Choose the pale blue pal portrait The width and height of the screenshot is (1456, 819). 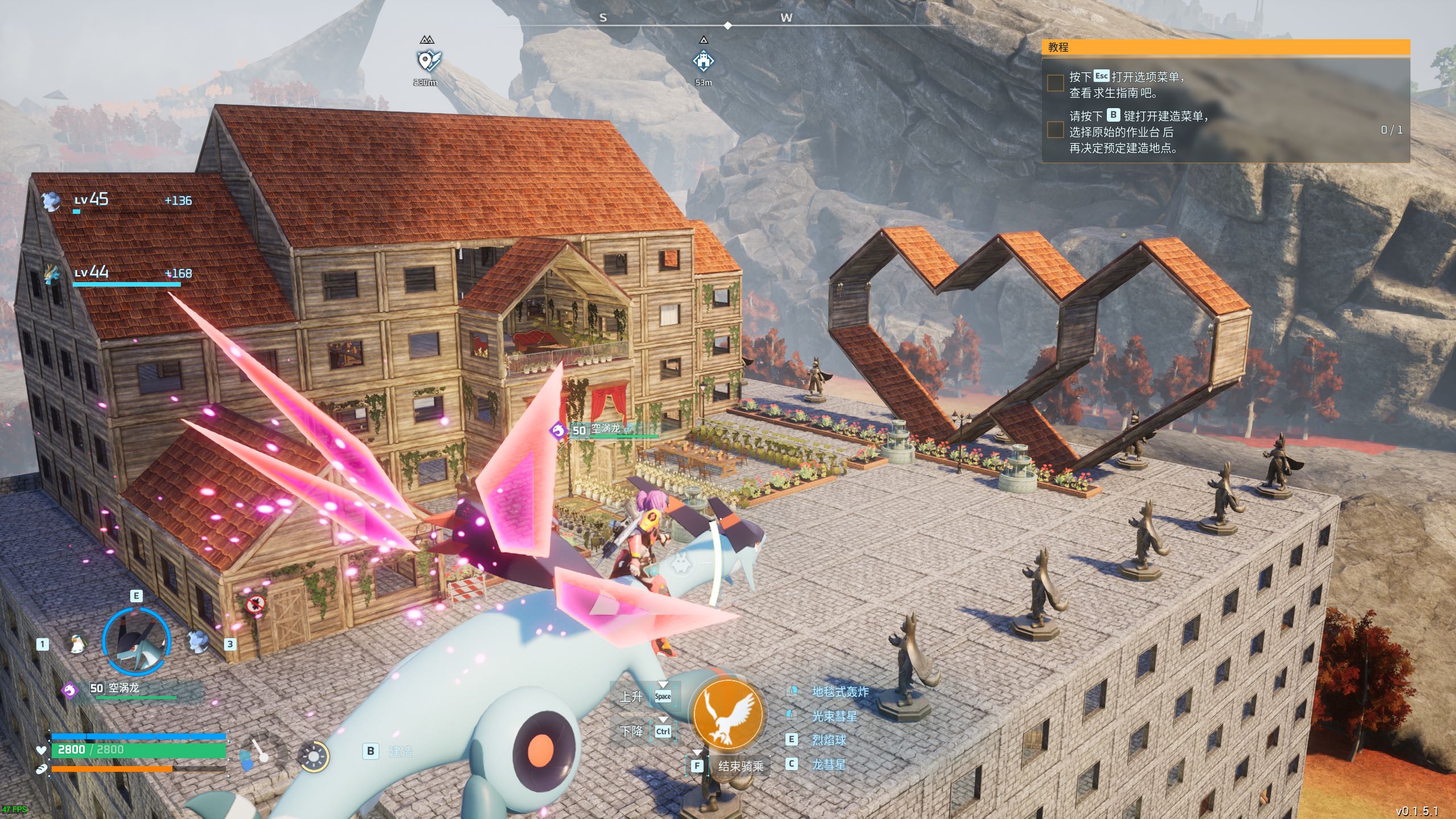pos(197,643)
